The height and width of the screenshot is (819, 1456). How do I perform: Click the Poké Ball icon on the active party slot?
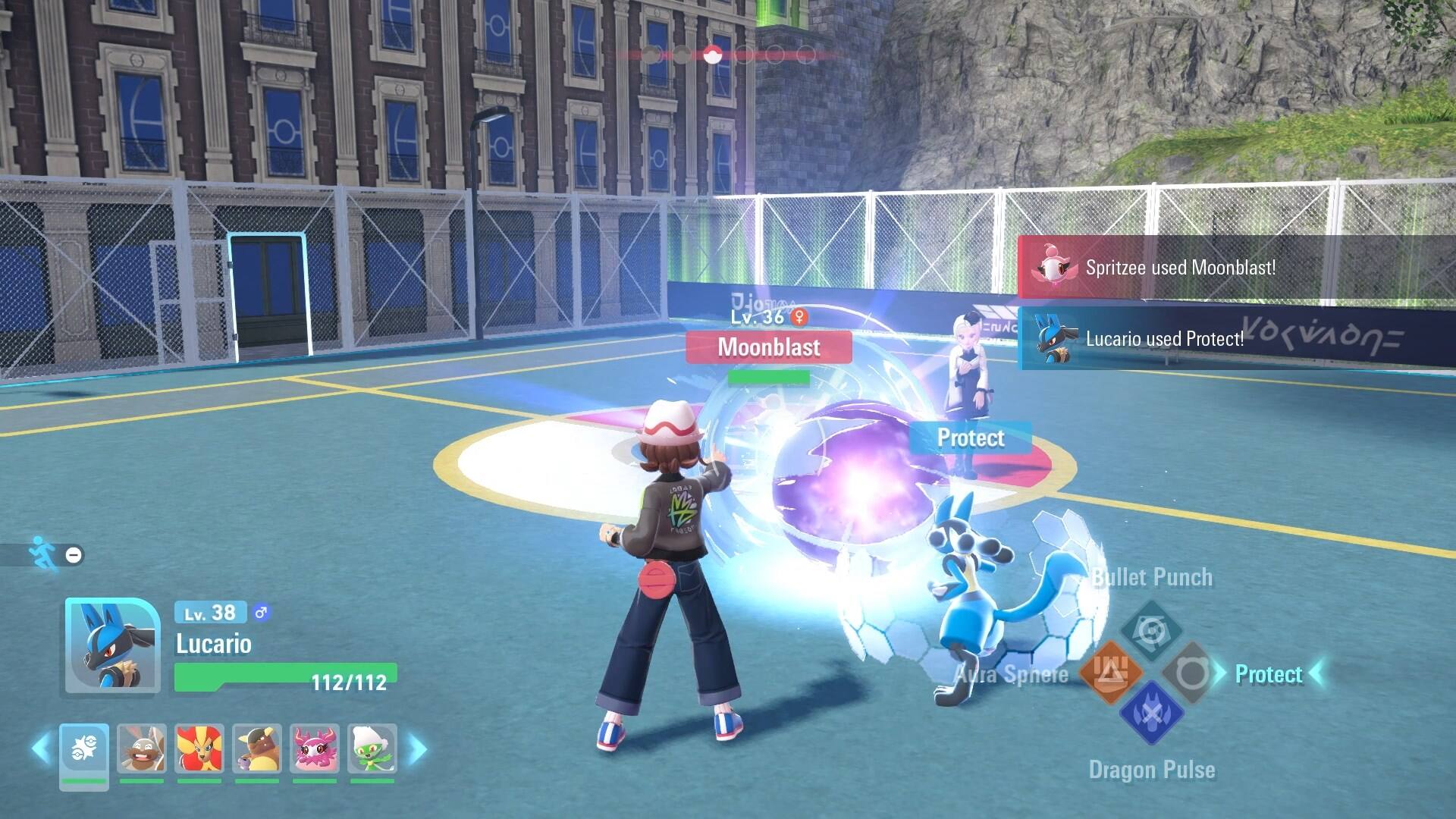coord(83,748)
